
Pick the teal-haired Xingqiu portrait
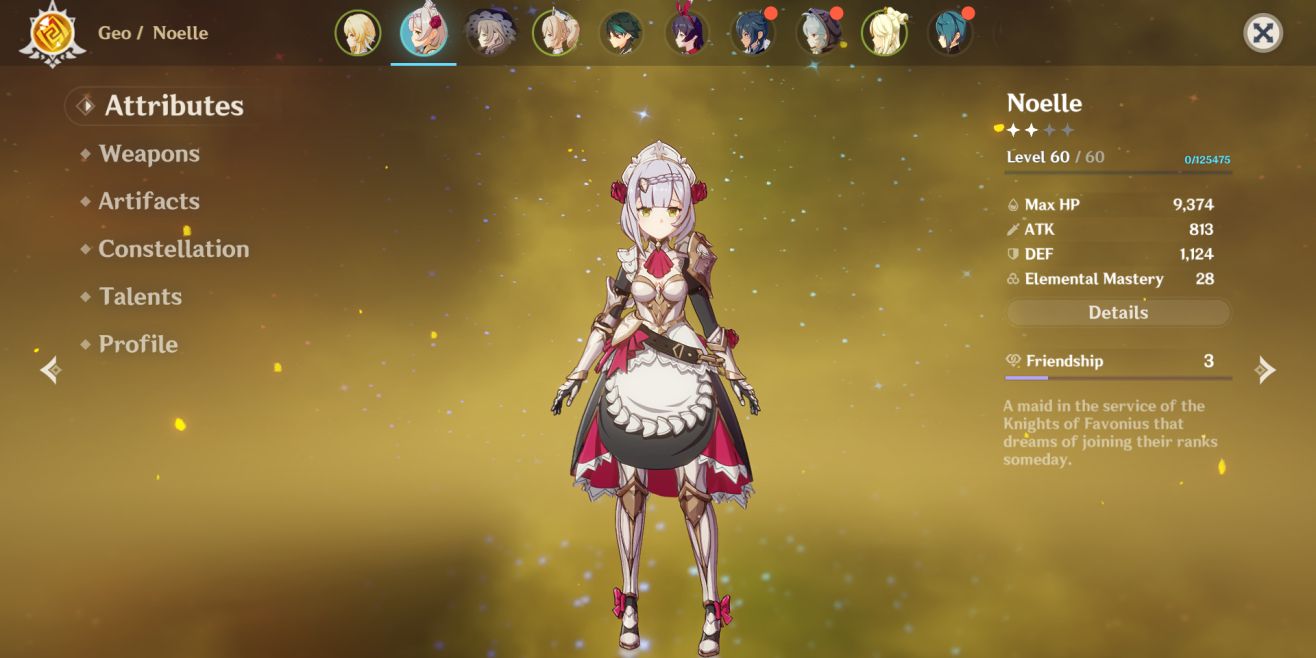950,33
